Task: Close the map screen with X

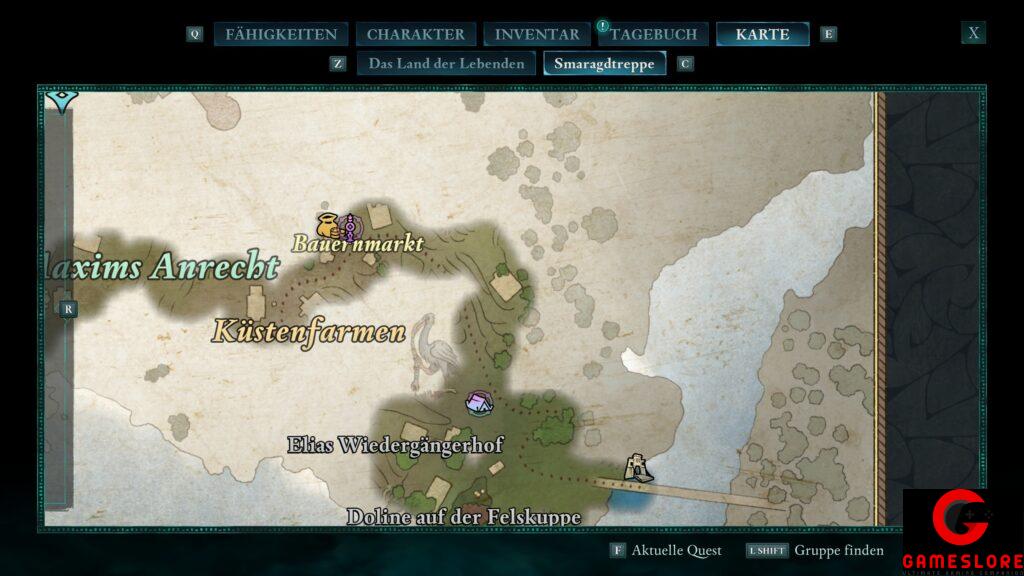Action: click(973, 33)
